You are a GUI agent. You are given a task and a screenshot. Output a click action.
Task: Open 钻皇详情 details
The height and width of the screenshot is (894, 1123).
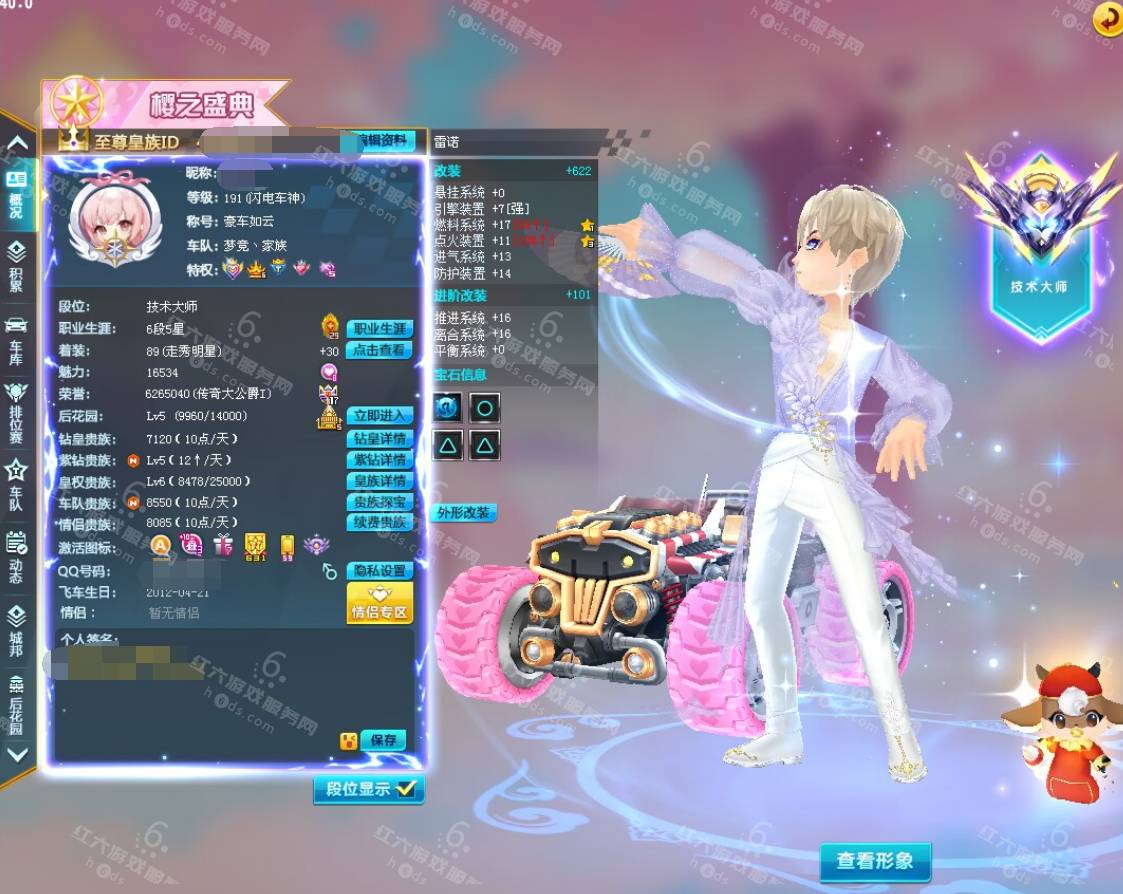point(379,438)
